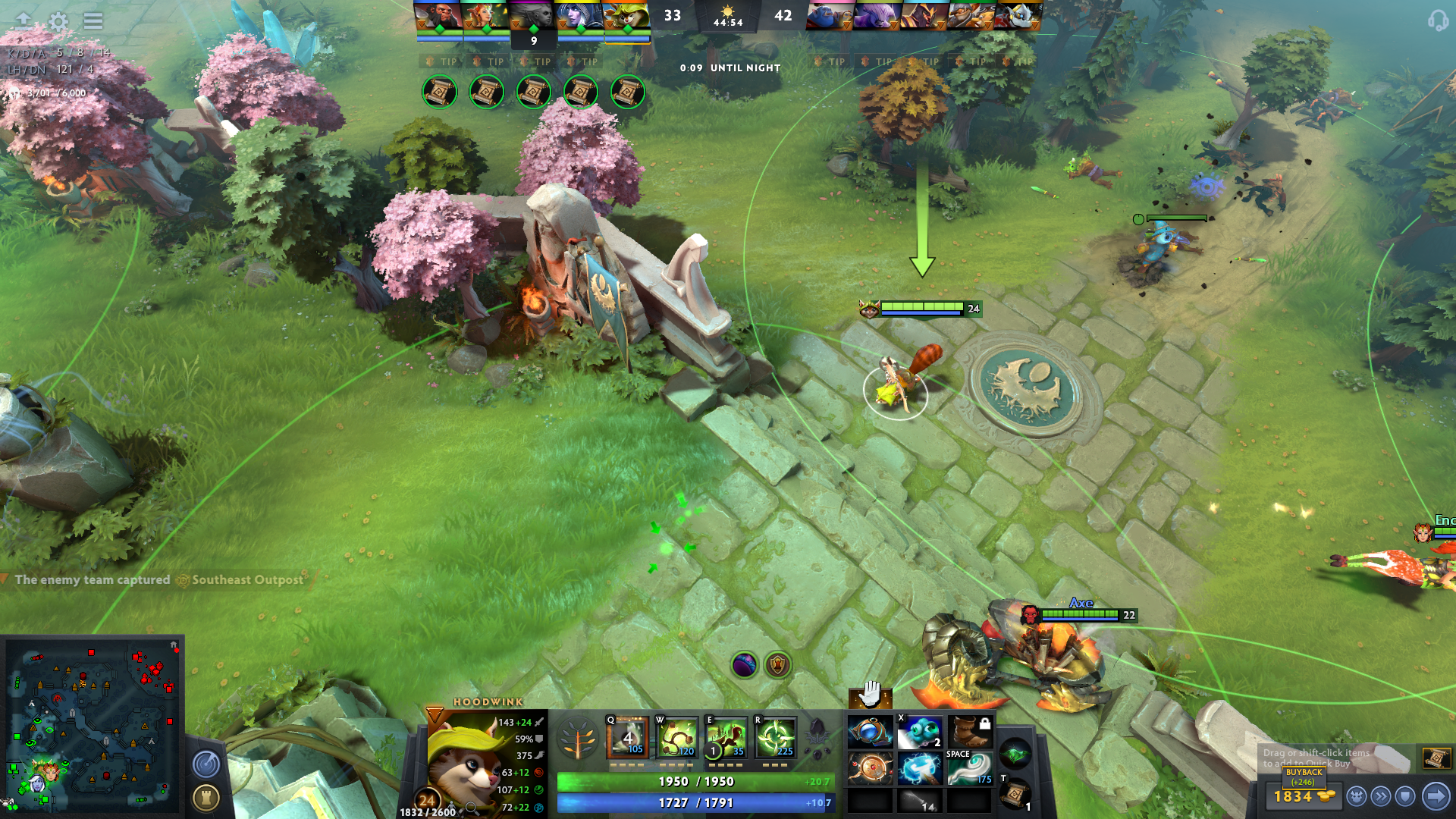1456x819 pixels.
Task: Activate the Mjollnir hammer item
Action: click(x=919, y=769)
